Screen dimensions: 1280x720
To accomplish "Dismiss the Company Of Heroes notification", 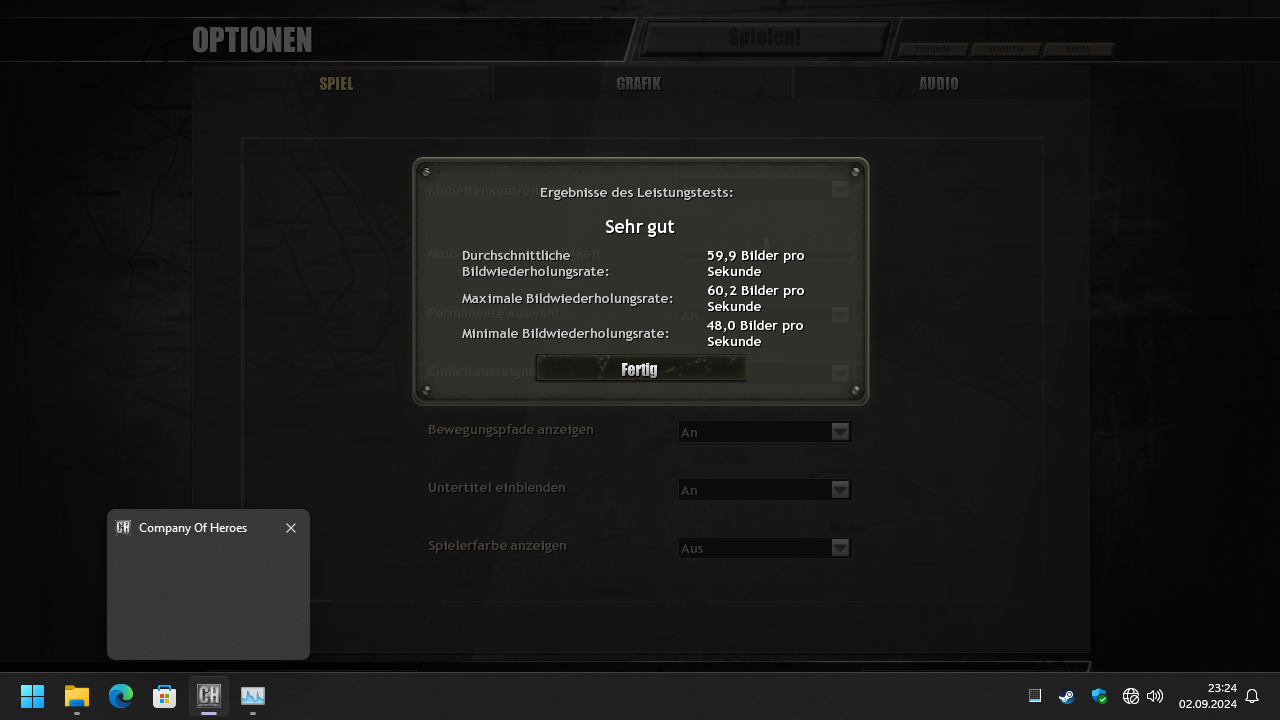I will [x=291, y=528].
